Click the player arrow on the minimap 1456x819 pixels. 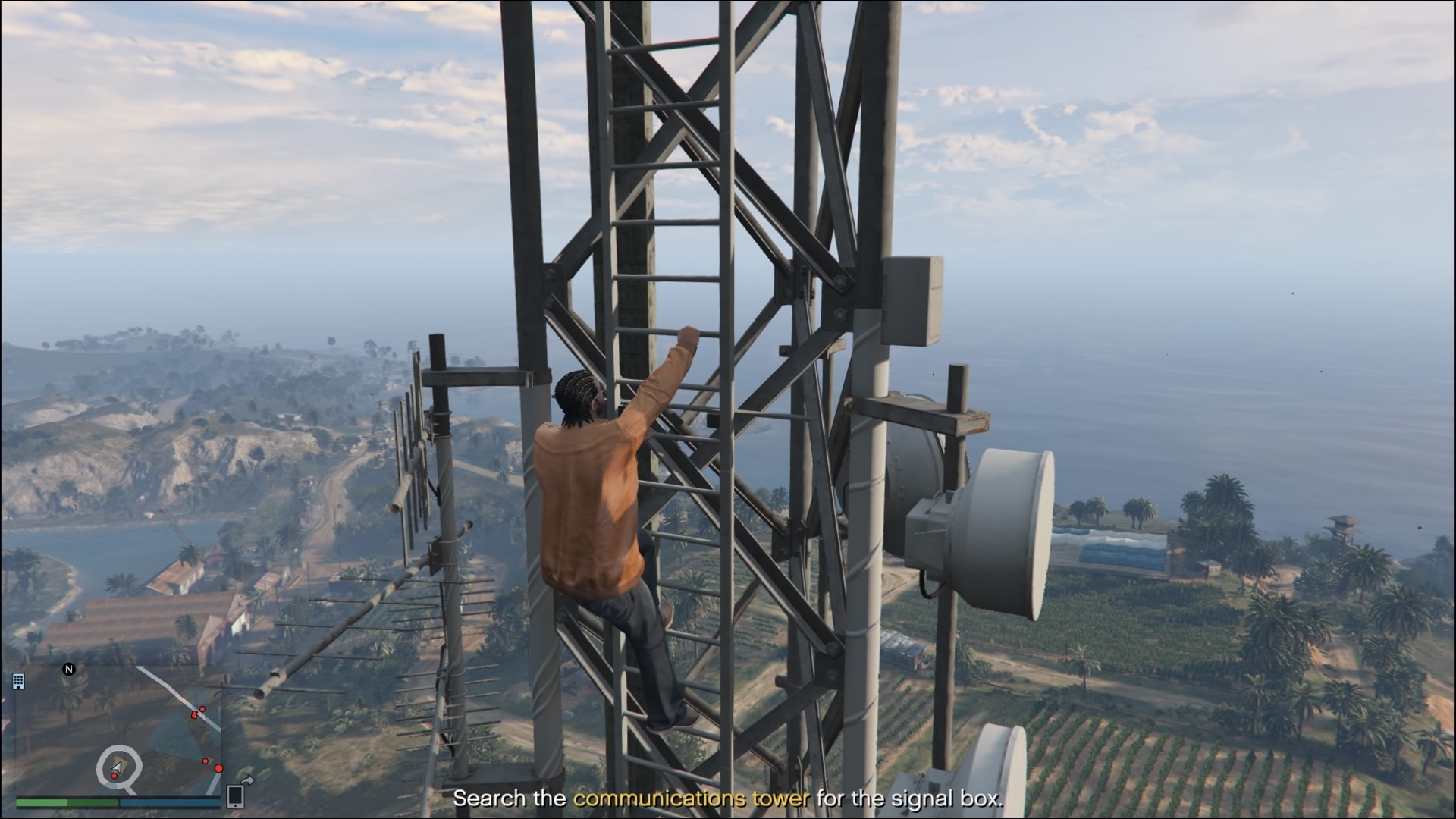[x=116, y=769]
